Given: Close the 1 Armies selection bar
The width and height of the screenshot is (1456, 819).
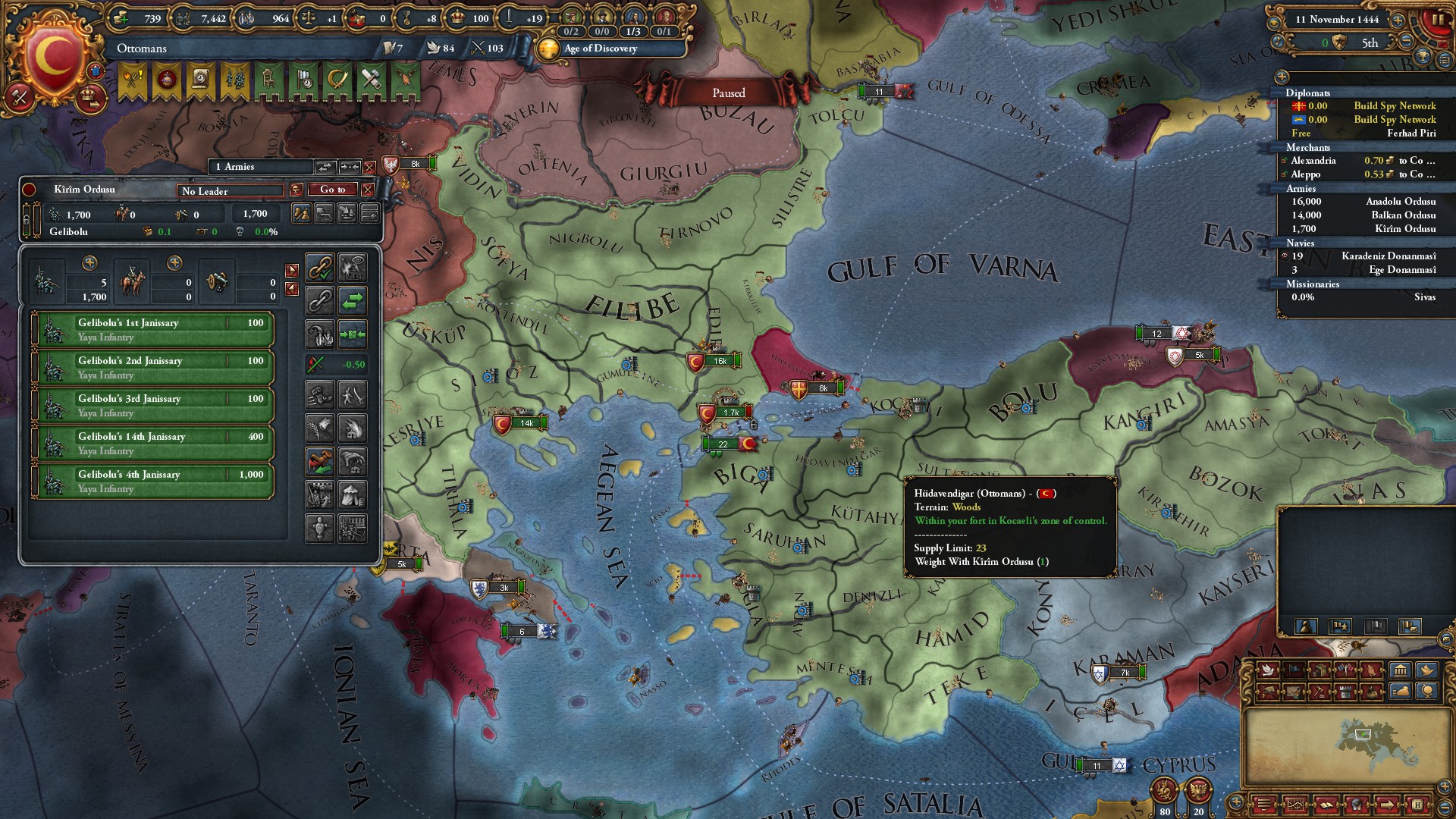Looking at the screenshot, I should pyautogui.click(x=369, y=167).
